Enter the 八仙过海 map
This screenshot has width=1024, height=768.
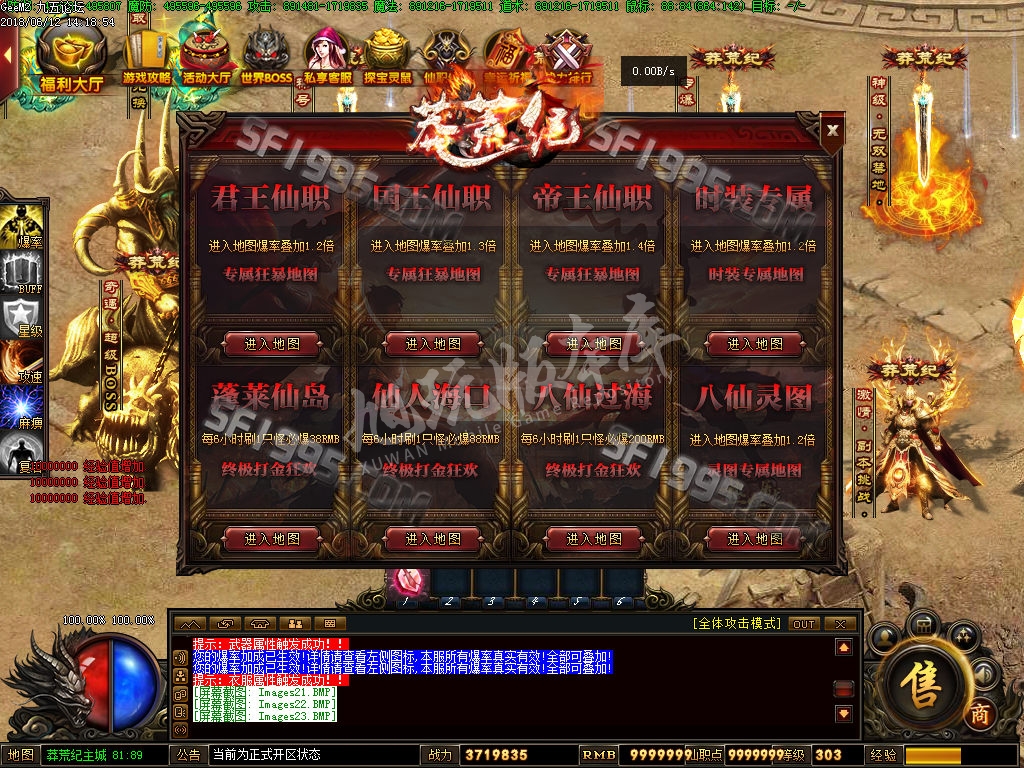pos(594,539)
